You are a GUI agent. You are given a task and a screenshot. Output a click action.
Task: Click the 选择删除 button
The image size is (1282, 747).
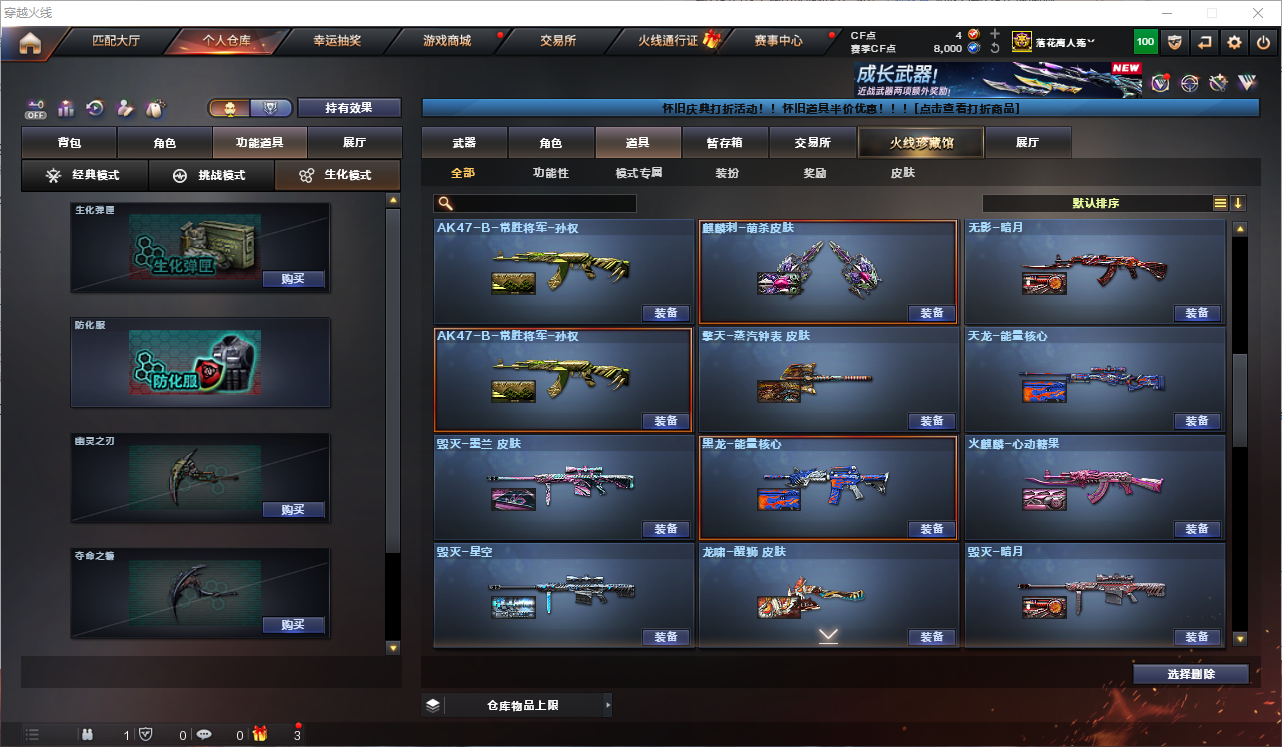point(1190,674)
